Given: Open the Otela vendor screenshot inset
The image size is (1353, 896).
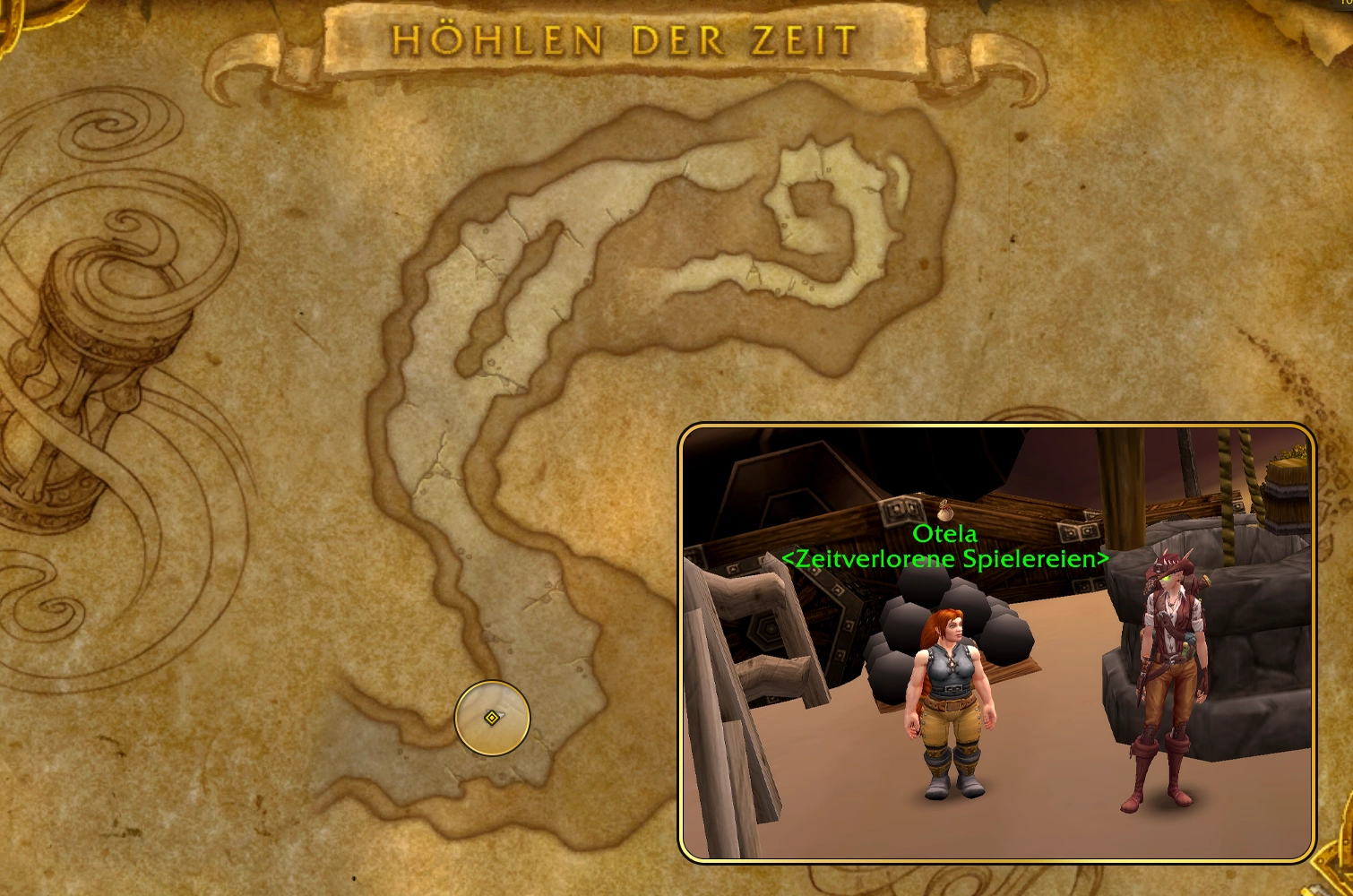Looking at the screenshot, I should pos(996,642).
